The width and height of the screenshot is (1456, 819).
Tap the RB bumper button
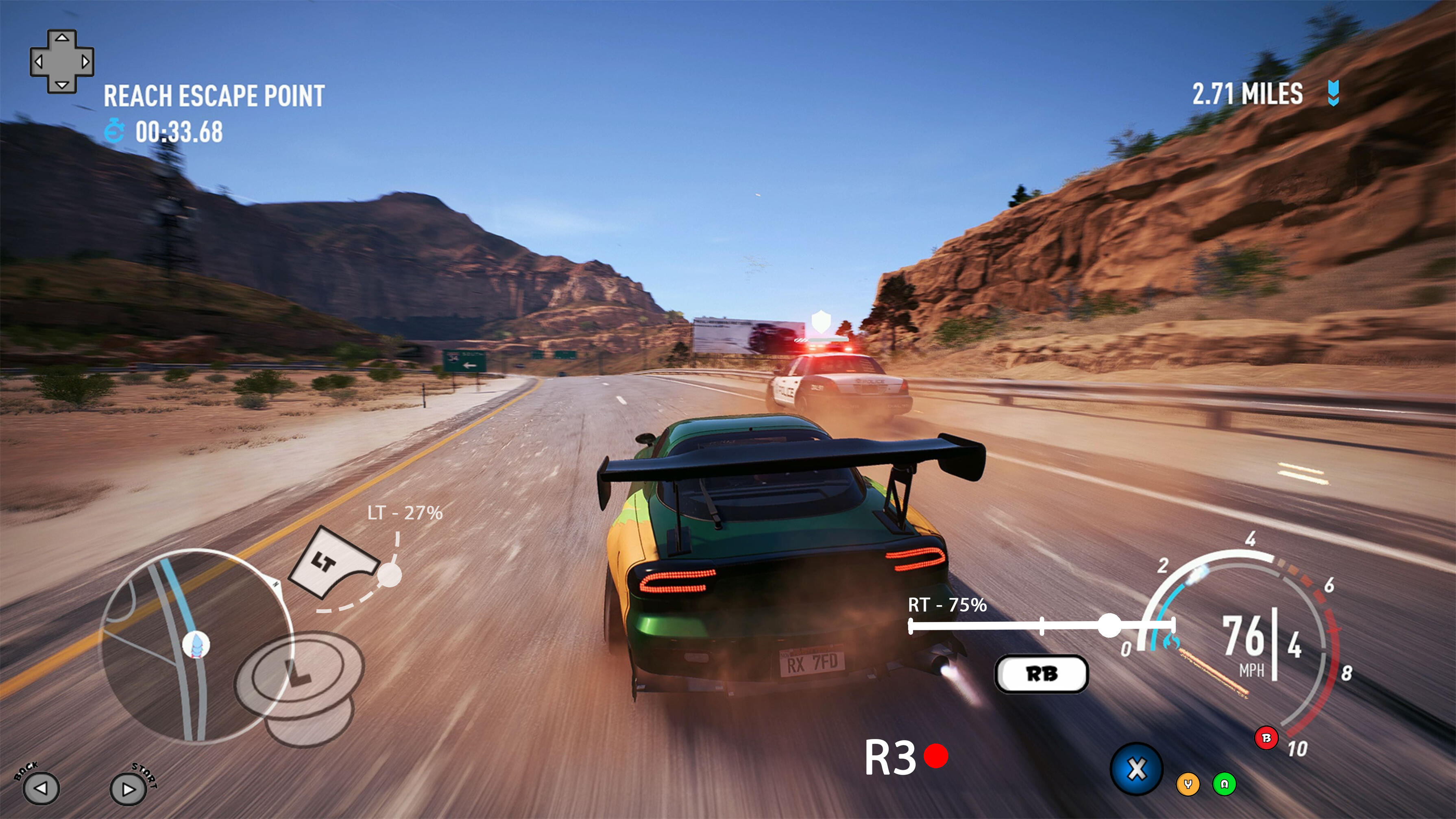pos(1041,674)
